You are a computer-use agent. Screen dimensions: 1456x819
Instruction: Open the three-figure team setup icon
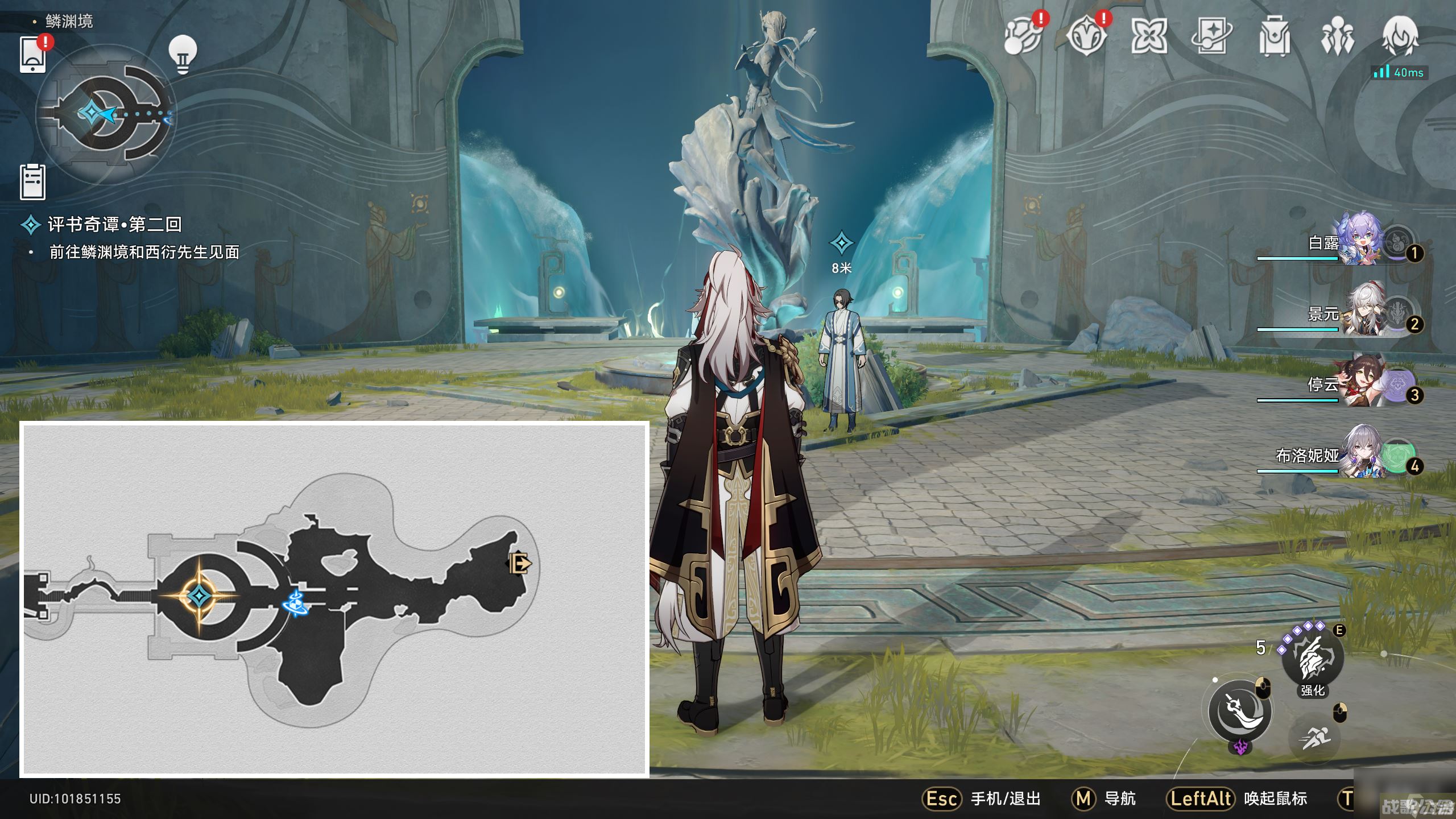(1337, 37)
